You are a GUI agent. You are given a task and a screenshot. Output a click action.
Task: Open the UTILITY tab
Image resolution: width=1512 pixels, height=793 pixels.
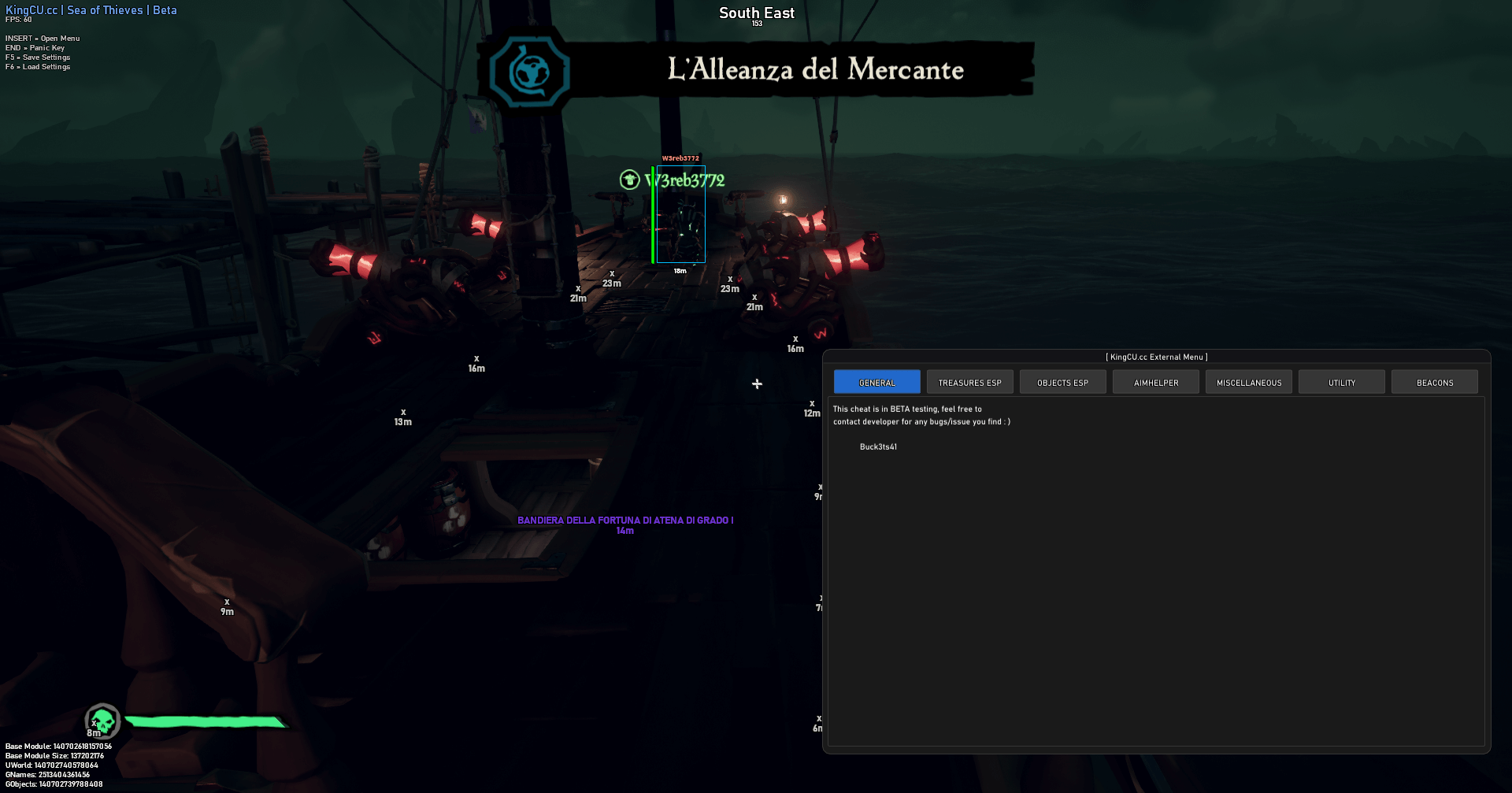click(x=1341, y=381)
